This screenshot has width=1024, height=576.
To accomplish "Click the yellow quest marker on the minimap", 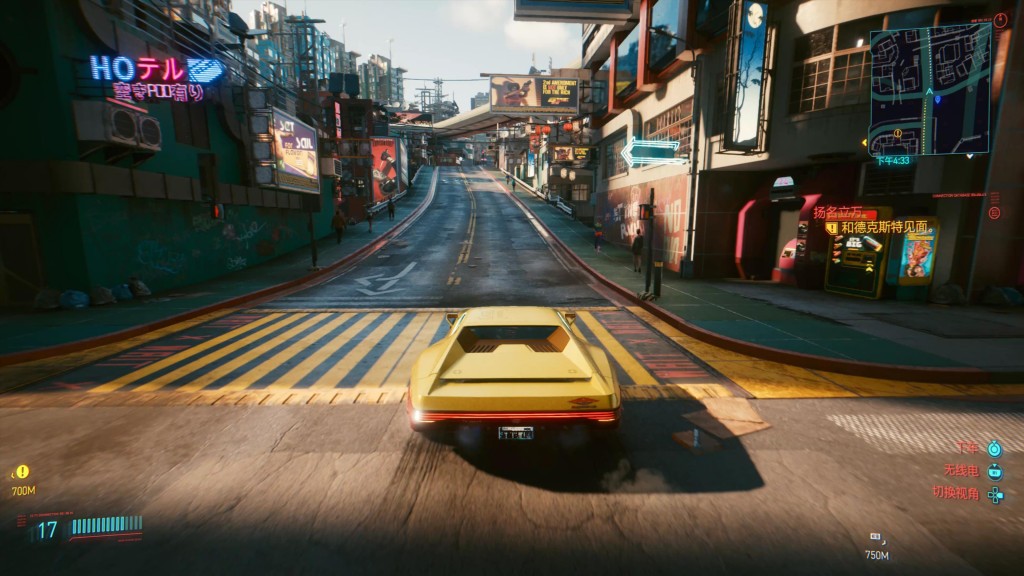I will pyautogui.click(x=897, y=134).
